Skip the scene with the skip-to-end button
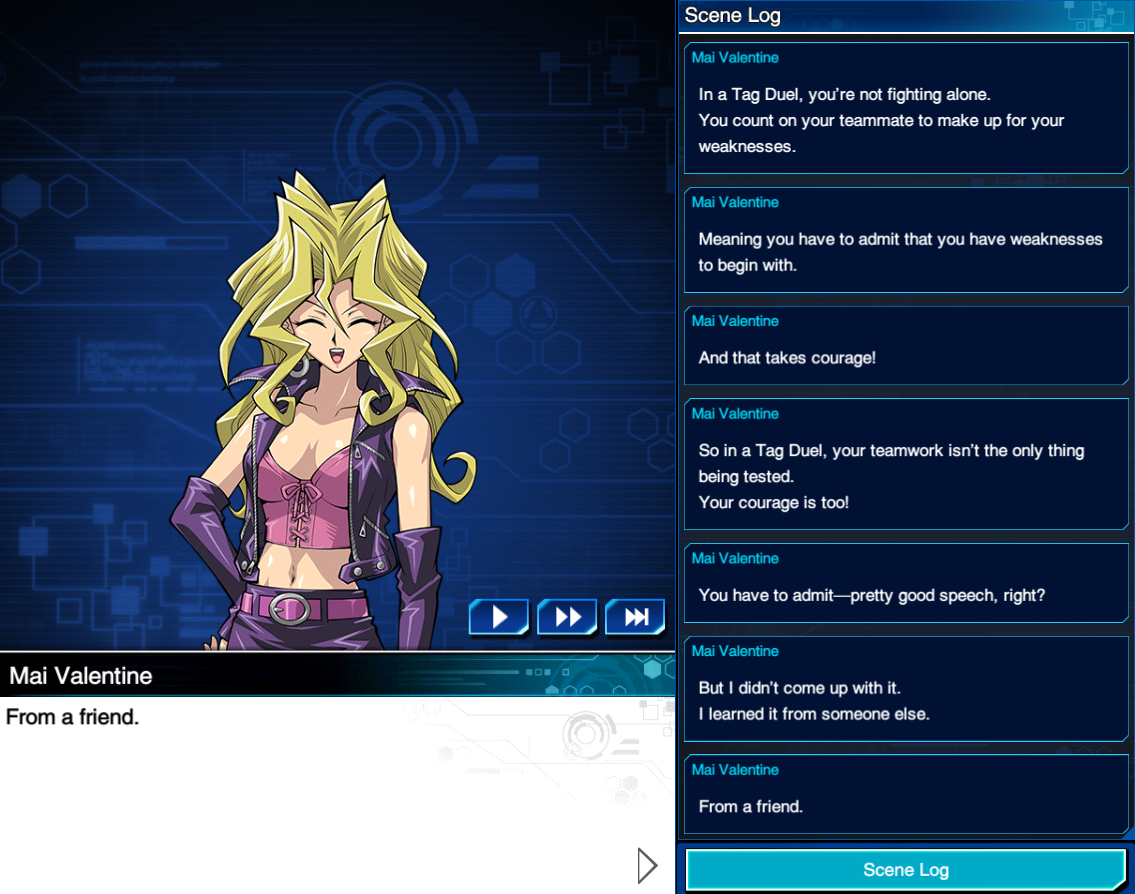This screenshot has width=1135, height=894. tap(635, 617)
